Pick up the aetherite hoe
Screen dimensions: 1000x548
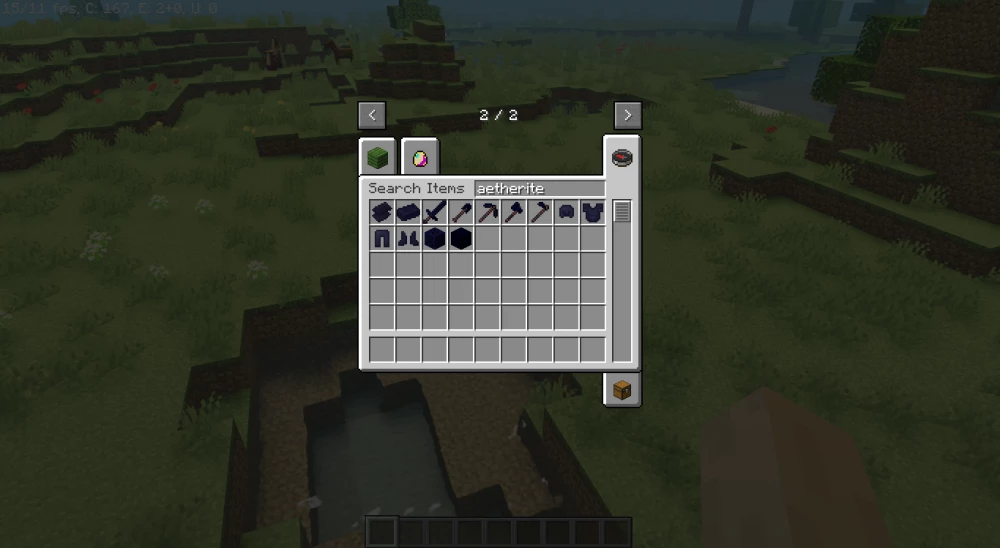point(540,212)
